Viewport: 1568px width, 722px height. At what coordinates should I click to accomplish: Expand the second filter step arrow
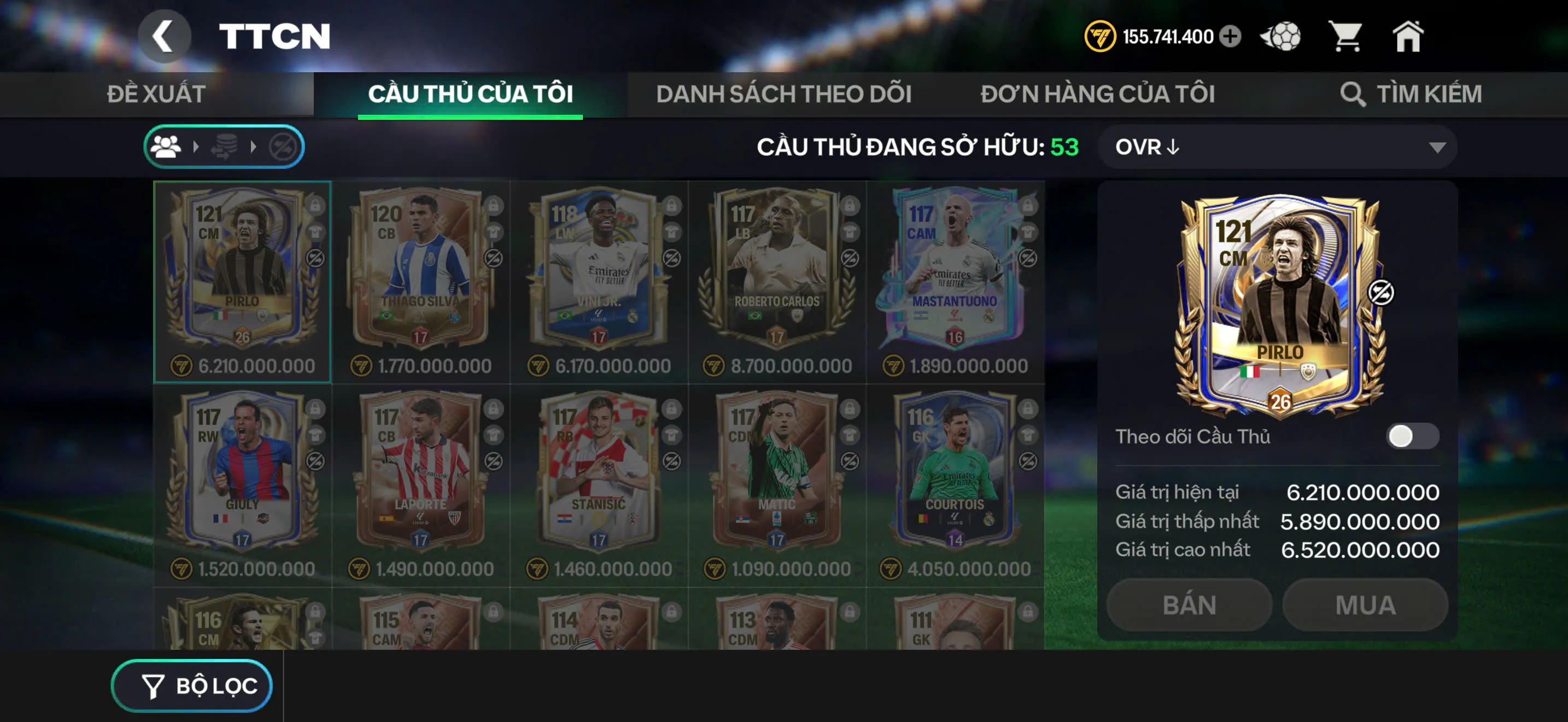coord(254,145)
